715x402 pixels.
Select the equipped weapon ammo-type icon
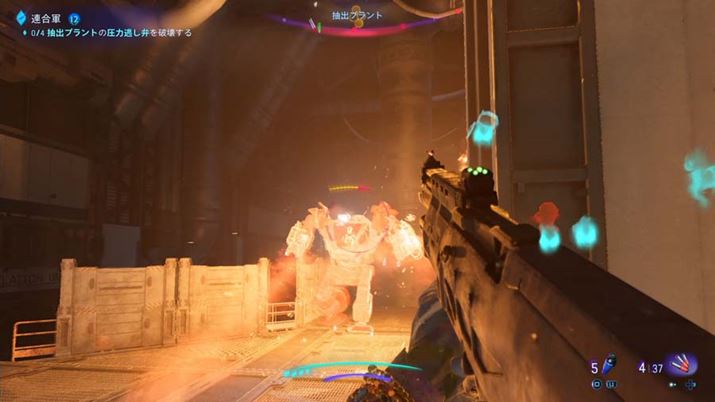pyautogui.click(x=682, y=366)
